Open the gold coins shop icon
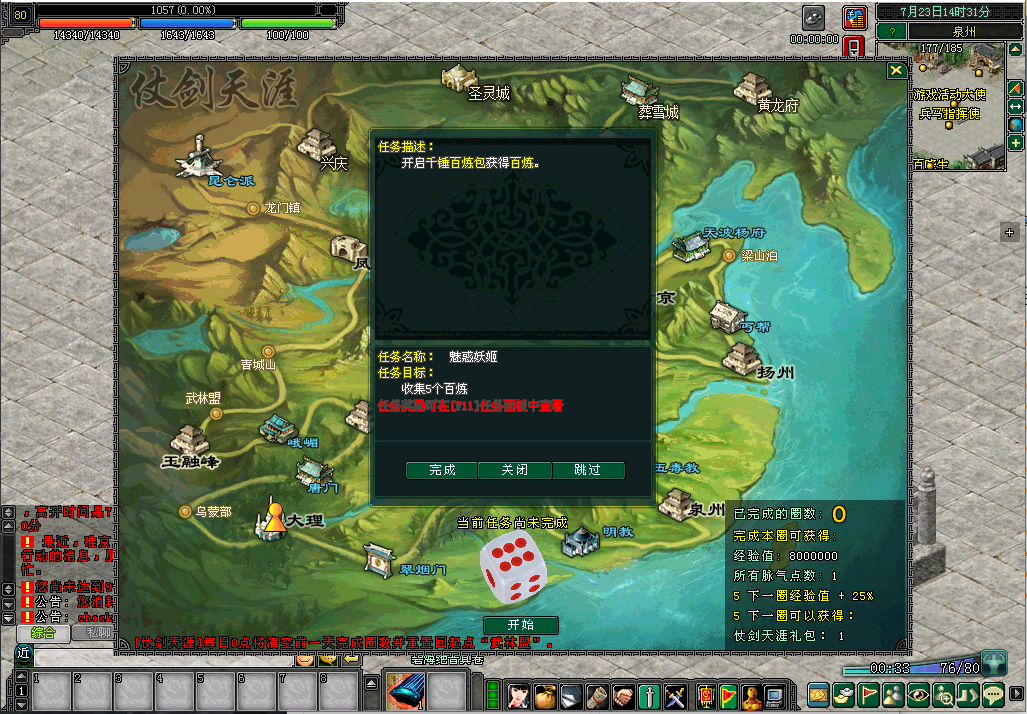The image size is (1027, 714). (x=819, y=693)
